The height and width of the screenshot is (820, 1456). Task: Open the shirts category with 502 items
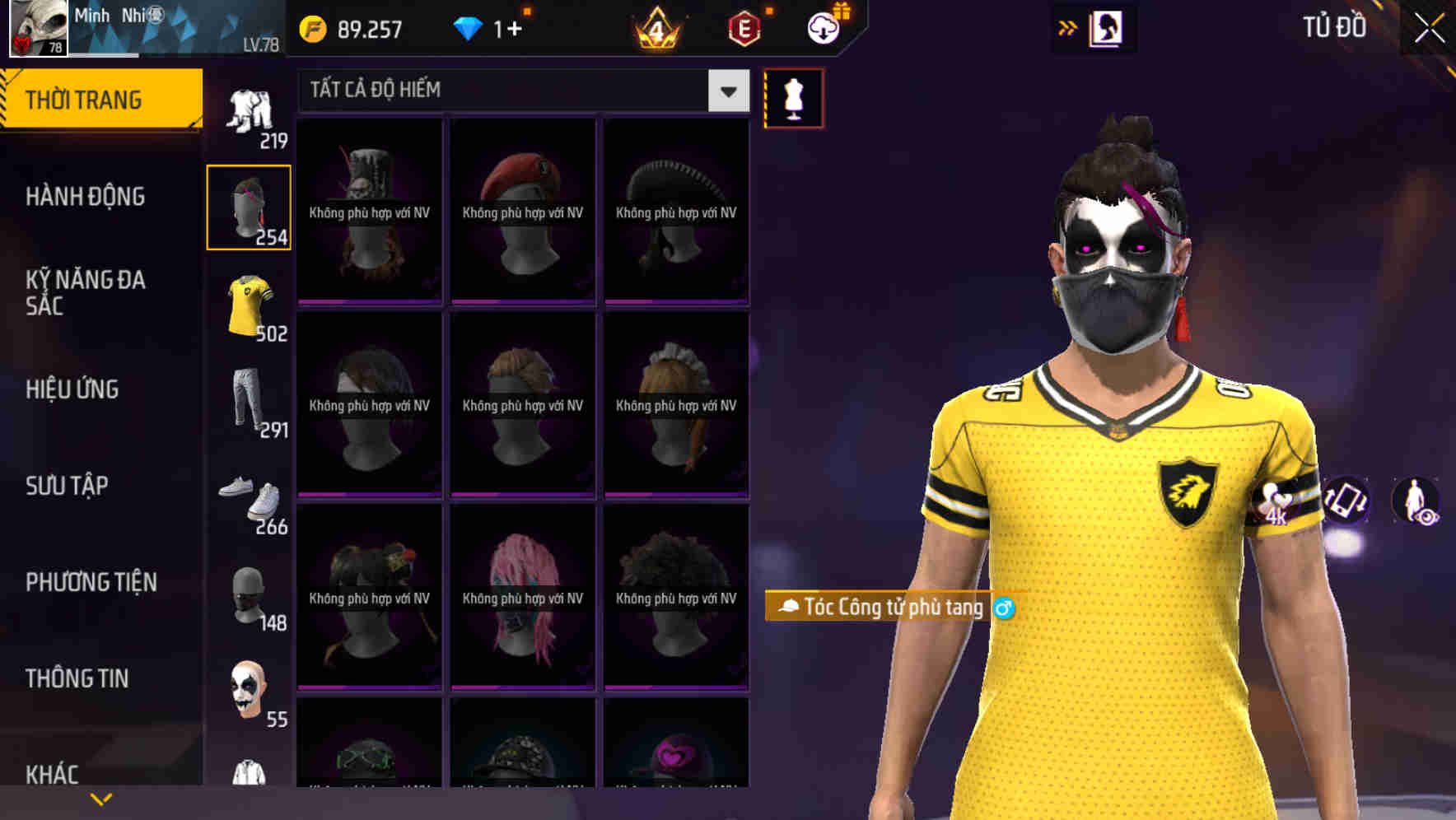(250, 305)
